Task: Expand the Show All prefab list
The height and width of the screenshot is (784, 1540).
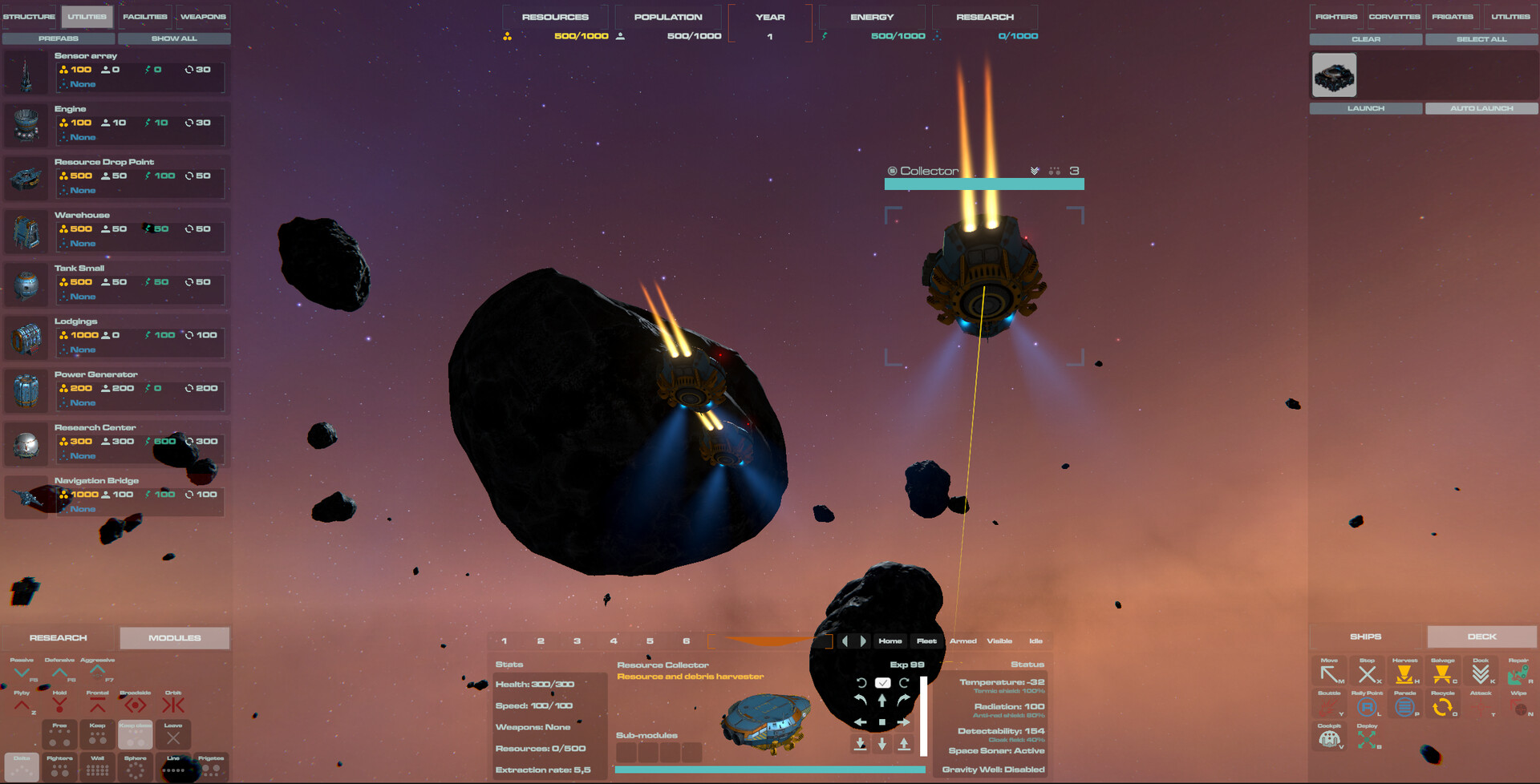Action: (174, 38)
